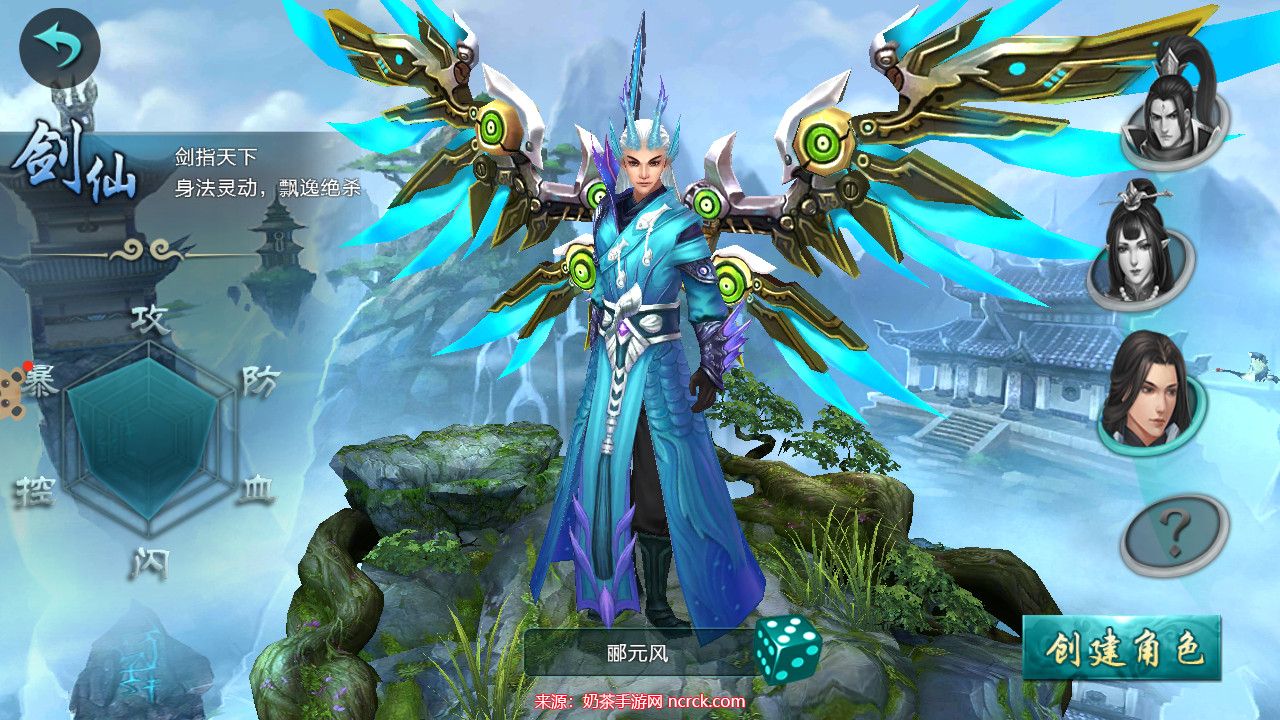Create the character with 创建角色 button

point(1122,650)
